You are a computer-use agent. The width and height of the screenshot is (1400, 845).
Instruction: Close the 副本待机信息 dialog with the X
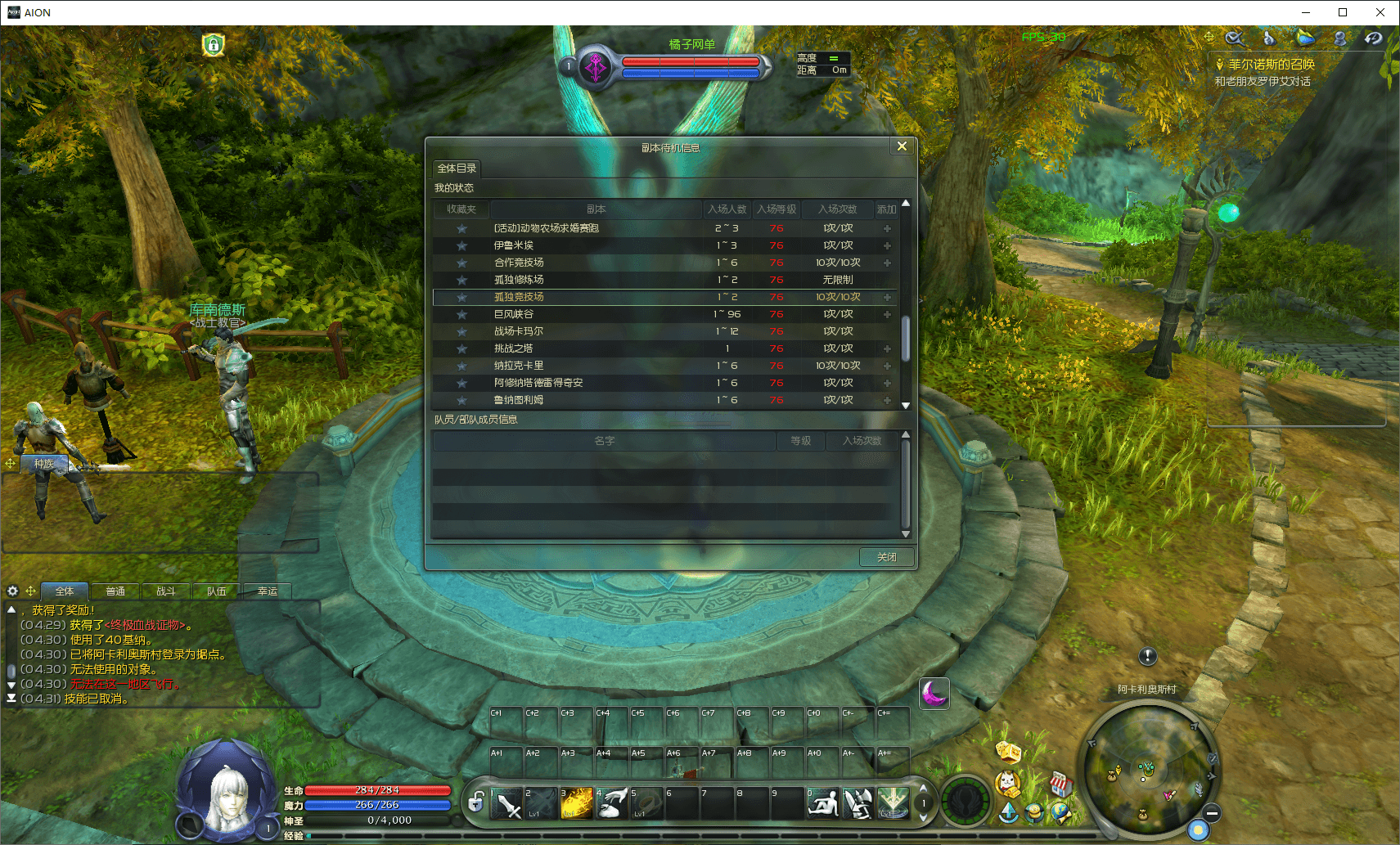point(902,146)
